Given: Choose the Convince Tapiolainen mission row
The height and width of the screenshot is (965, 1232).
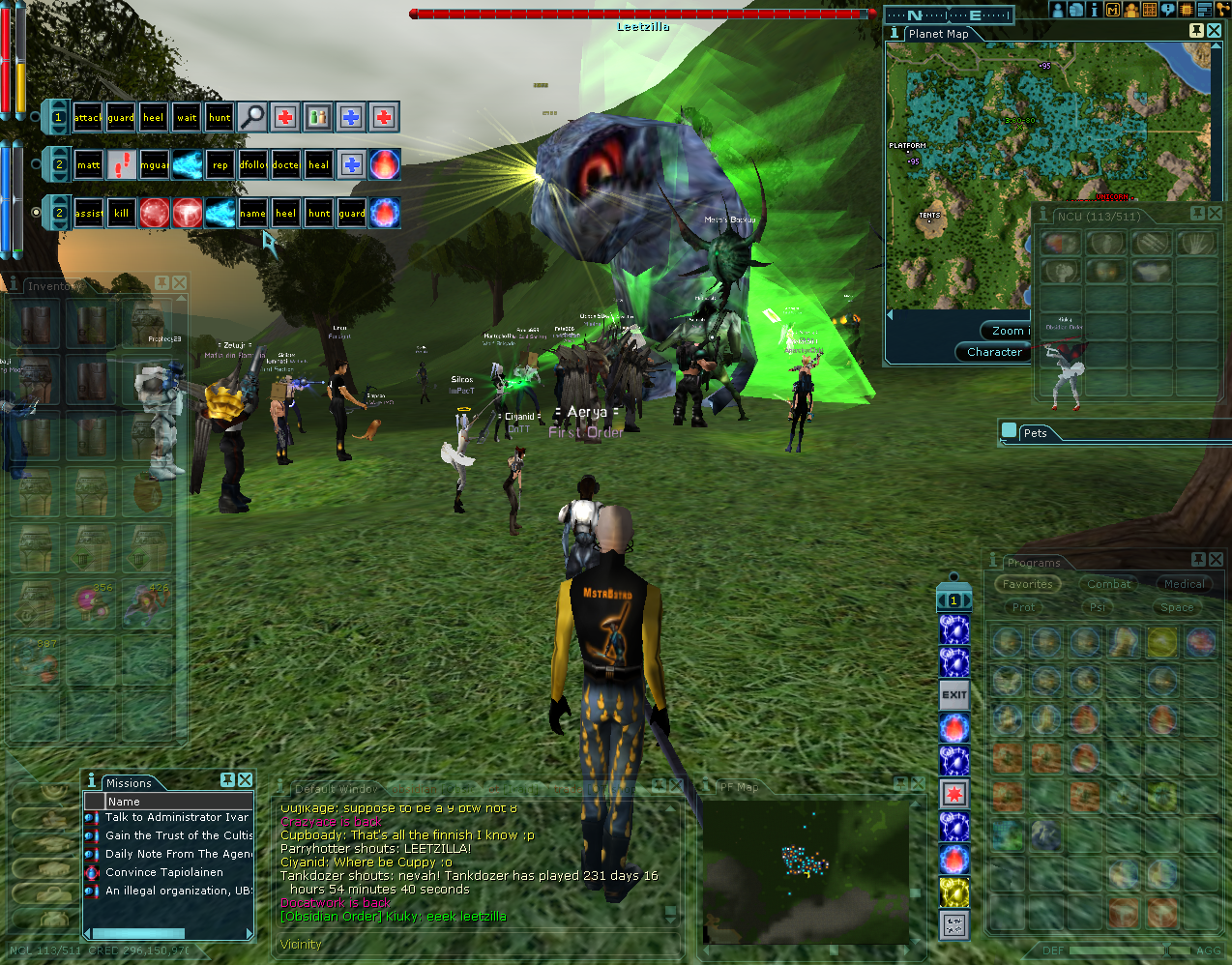Looking at the screenshot, I should point(164,872).
